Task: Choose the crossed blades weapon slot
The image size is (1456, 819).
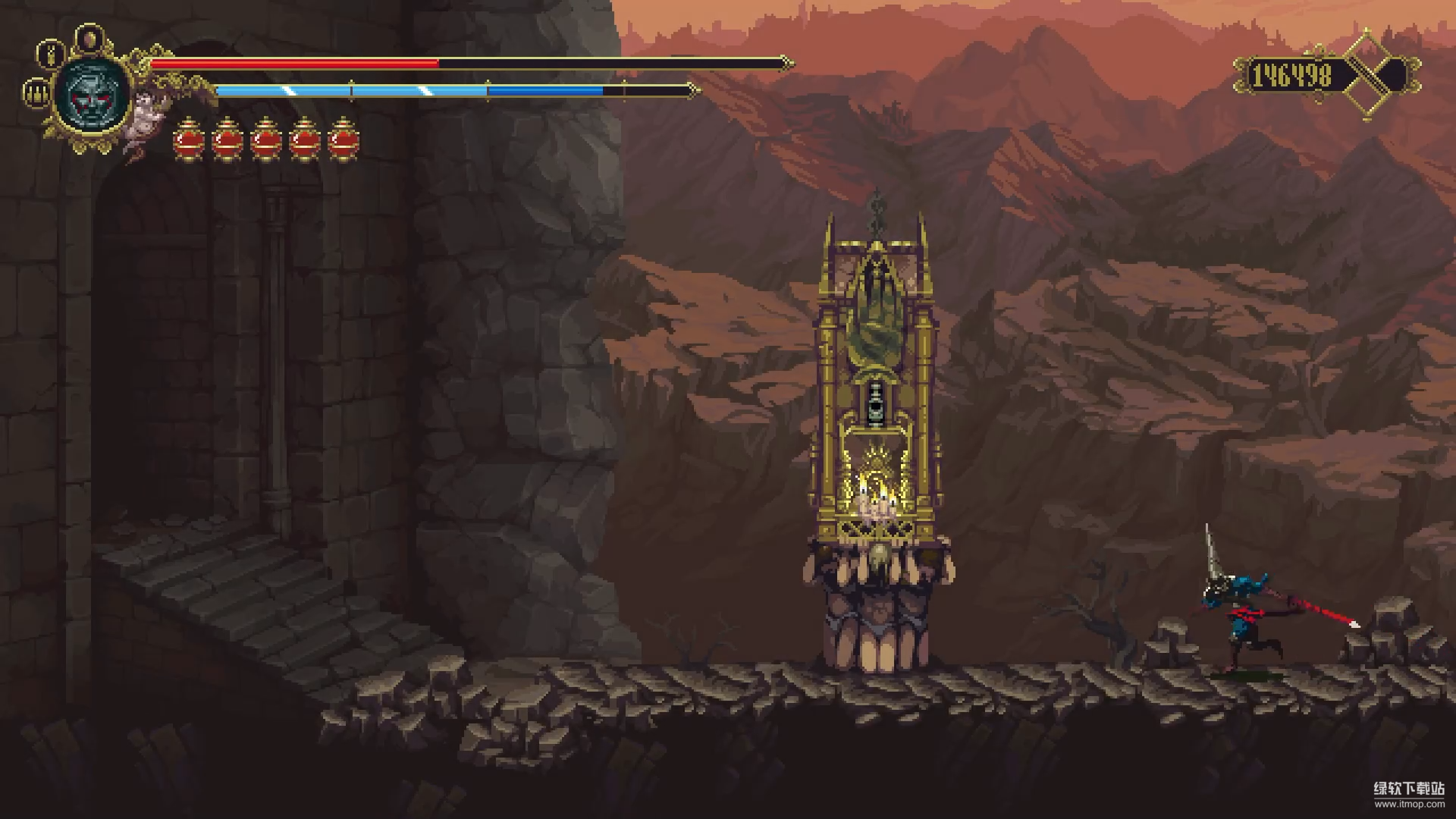Action: (x=51, y=54)
